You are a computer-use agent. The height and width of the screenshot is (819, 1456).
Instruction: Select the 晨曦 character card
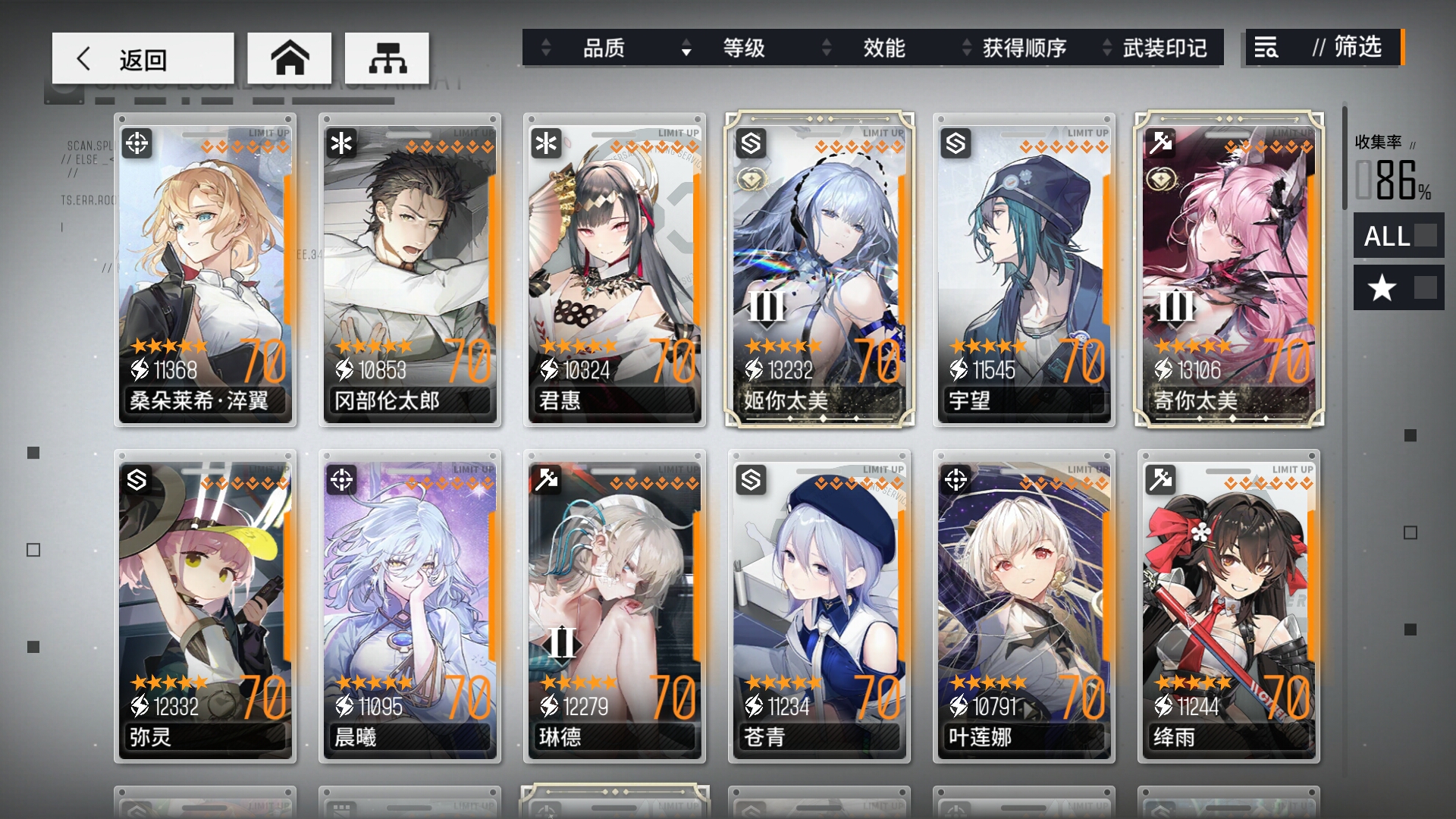409,607
